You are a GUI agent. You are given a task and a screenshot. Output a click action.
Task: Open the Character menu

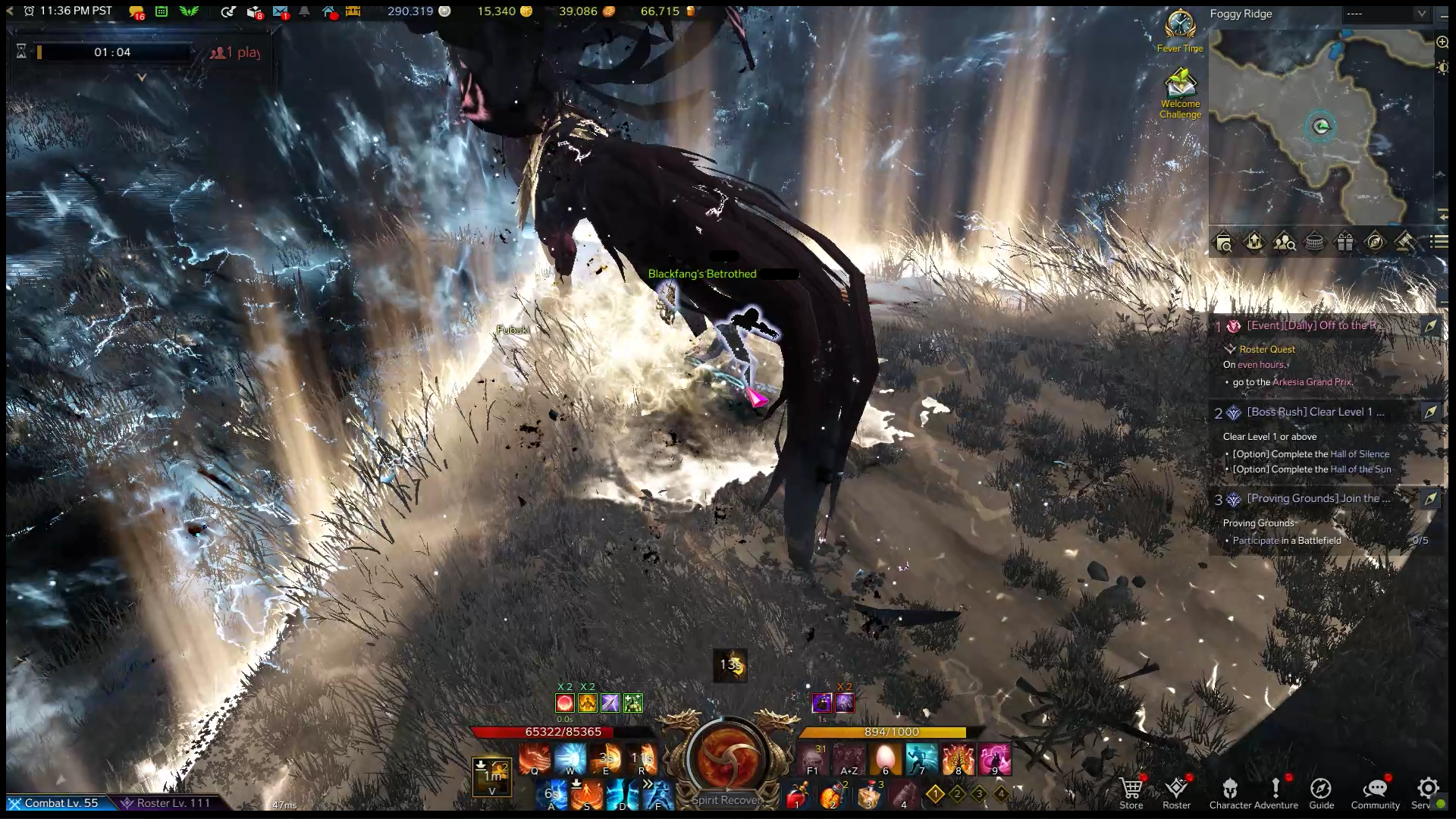(x=1230, y=791)
